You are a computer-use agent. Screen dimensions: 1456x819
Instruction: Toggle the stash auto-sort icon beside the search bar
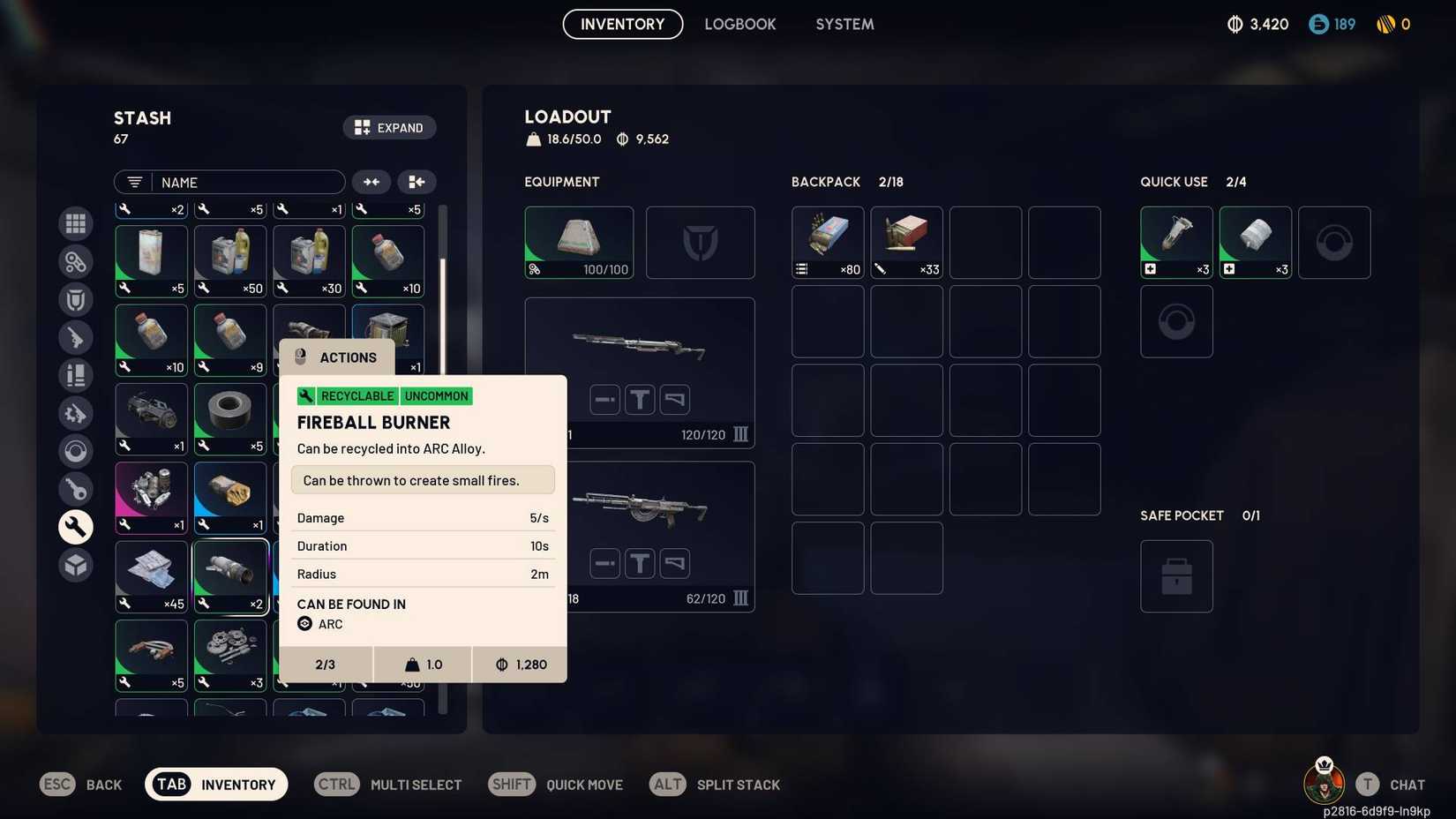tap(371, 182)
